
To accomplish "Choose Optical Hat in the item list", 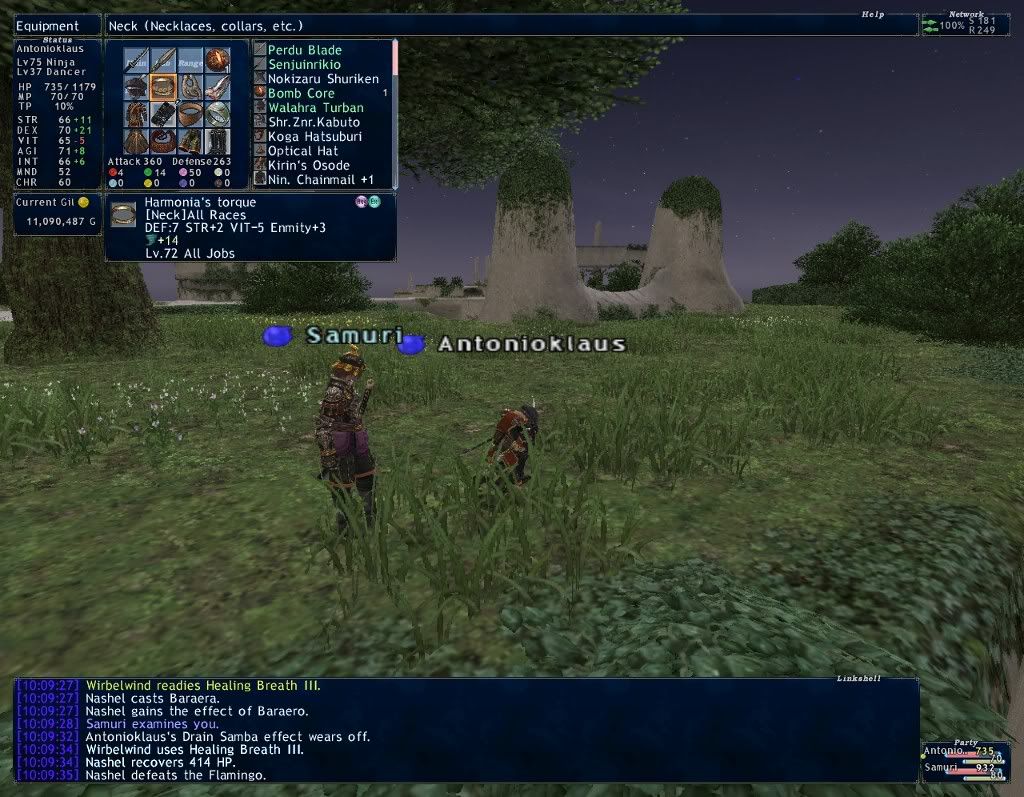I will [302, 151].
